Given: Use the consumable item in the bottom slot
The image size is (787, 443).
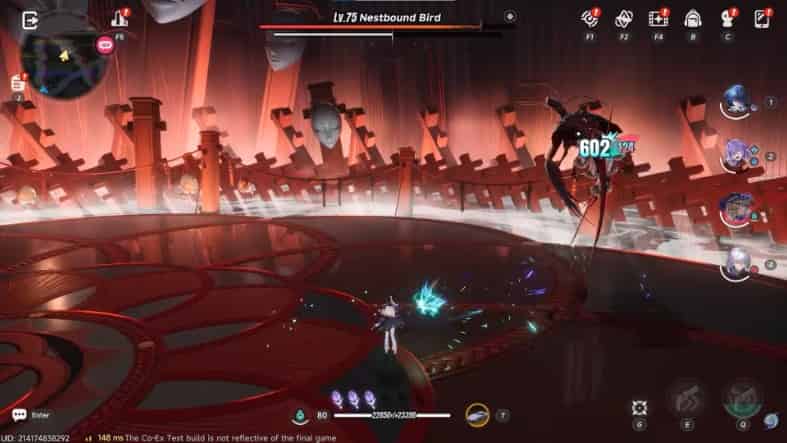Looking at the screenshot, I should pyautogui.click(x=477, y=413).
